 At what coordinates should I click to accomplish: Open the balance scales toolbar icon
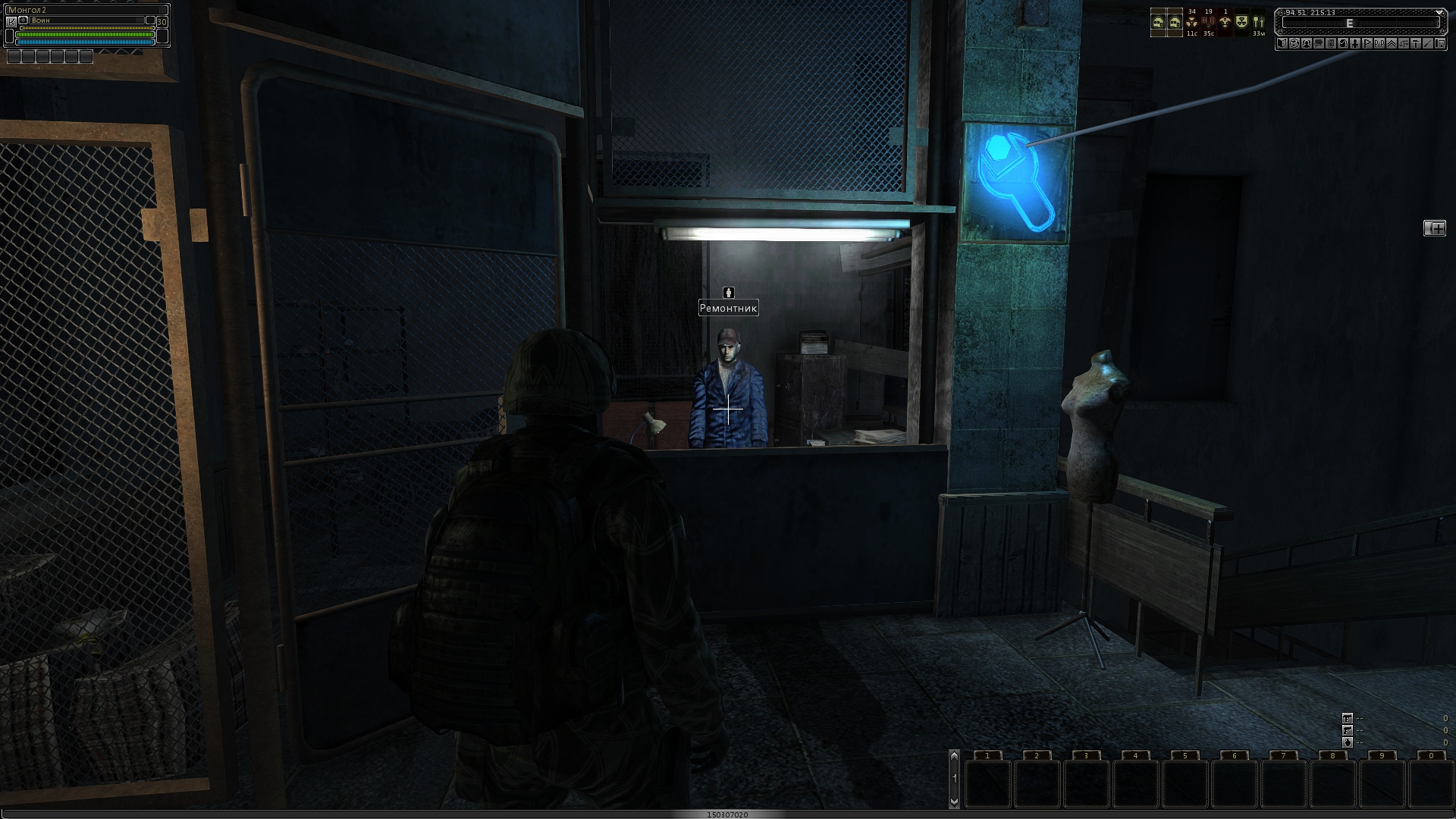(x=1404, y=43)
